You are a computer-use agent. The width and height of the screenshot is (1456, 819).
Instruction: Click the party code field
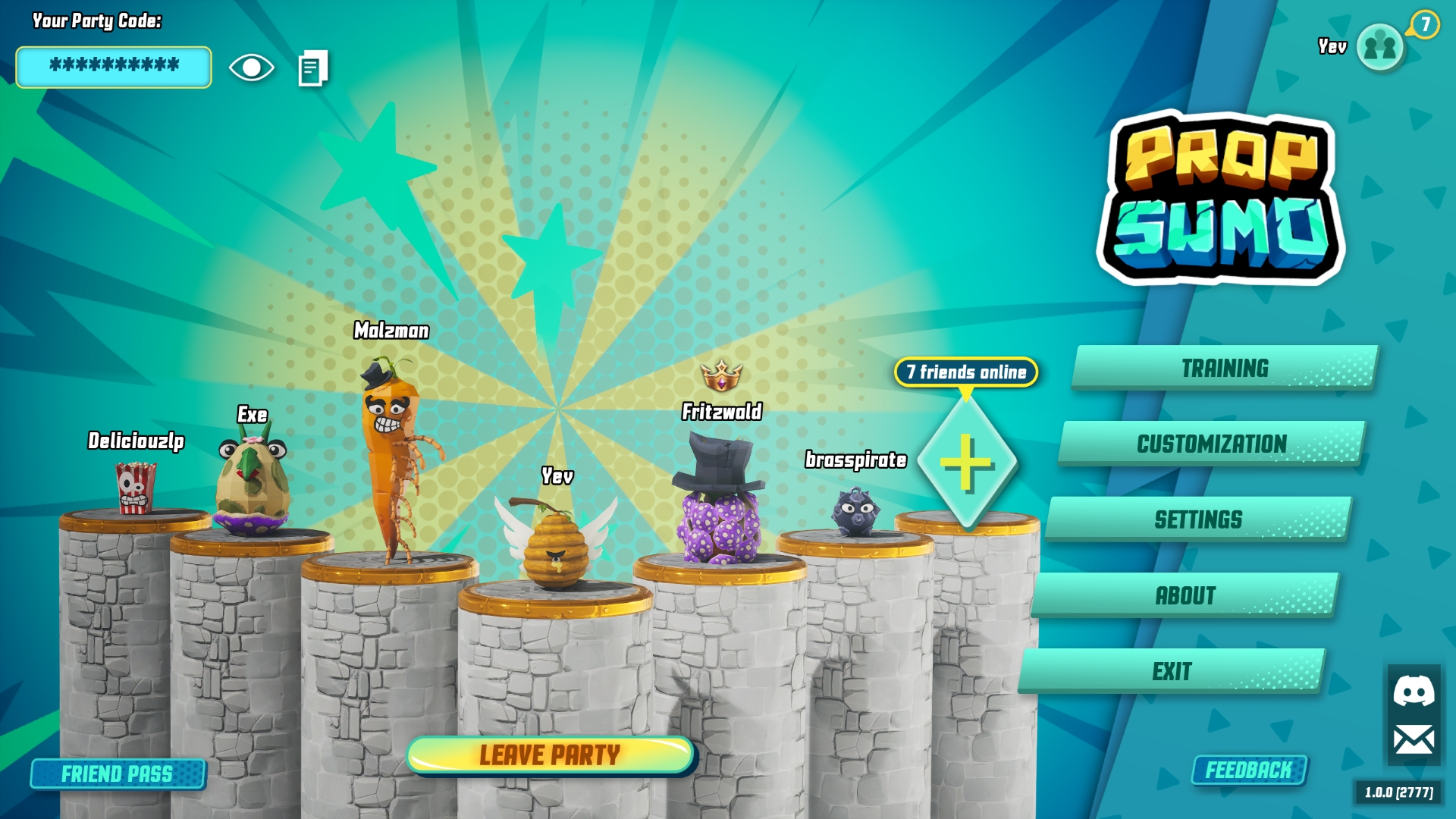114,67
